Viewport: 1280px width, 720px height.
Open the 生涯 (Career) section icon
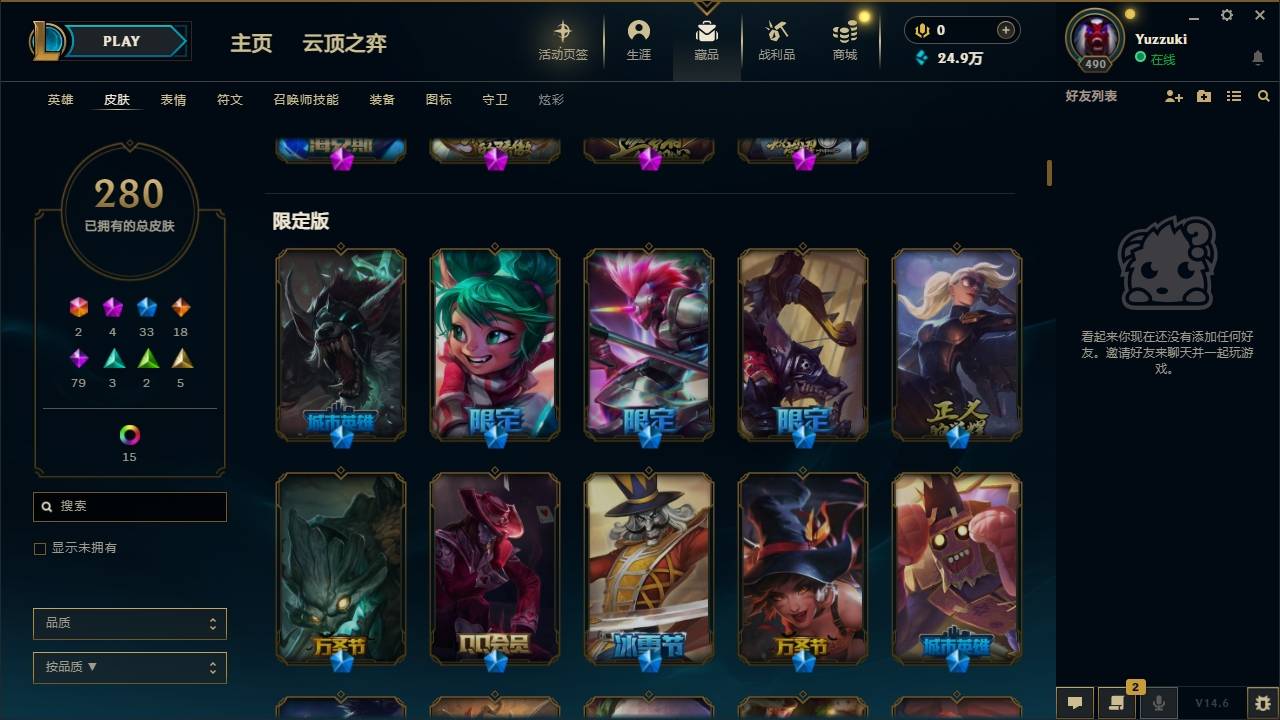point(638,40)
